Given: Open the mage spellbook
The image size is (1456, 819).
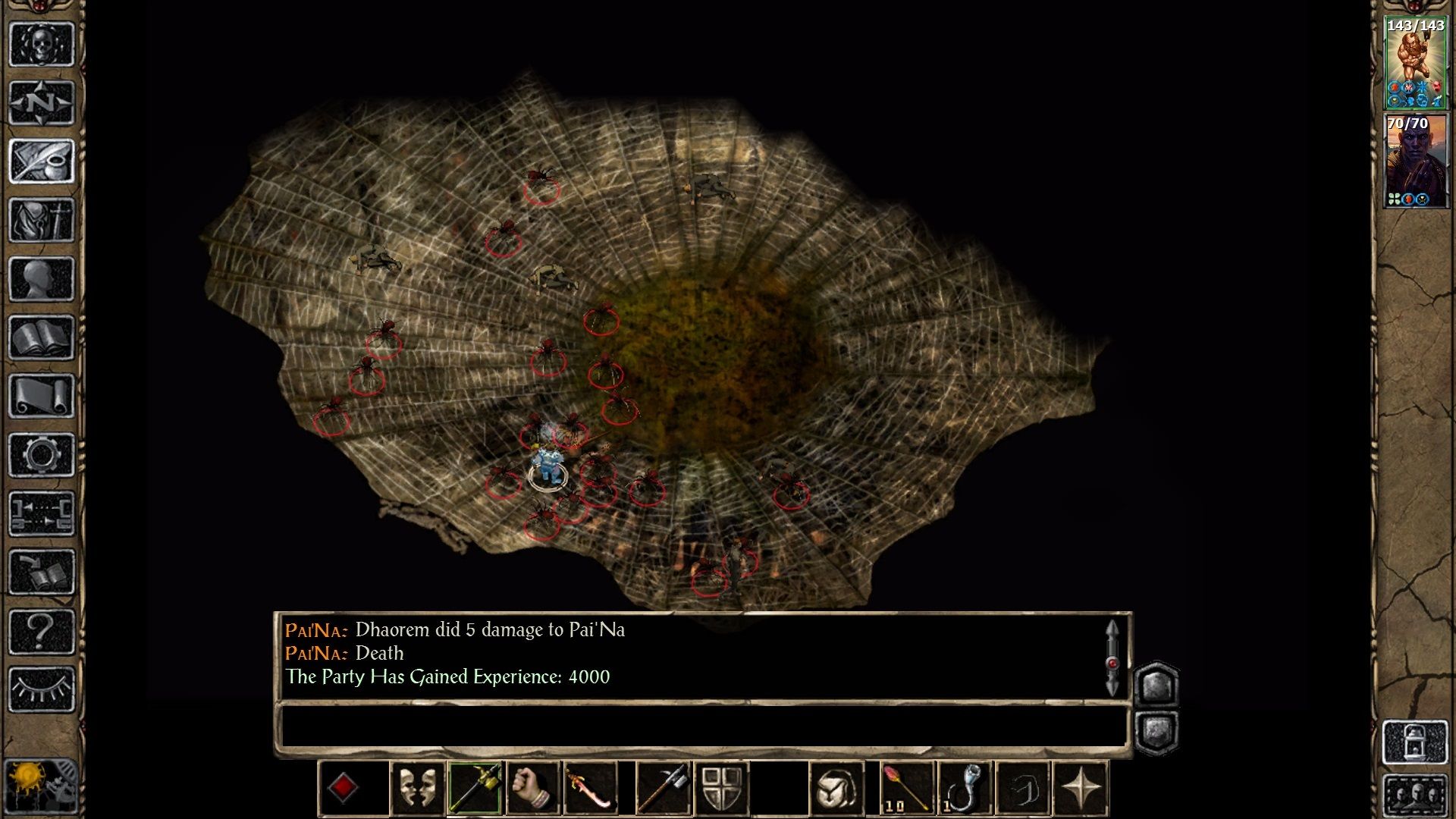Looking at the screenshot, I should [x=41, y=337].
